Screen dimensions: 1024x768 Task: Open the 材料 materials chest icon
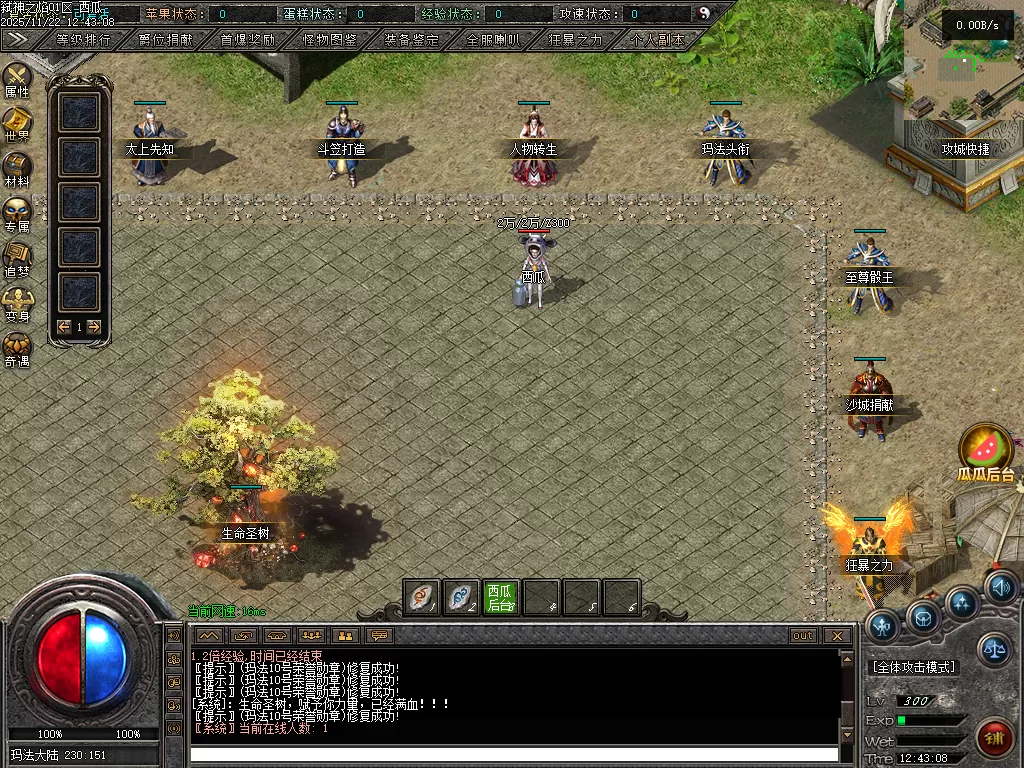click(x=17, y=169)
